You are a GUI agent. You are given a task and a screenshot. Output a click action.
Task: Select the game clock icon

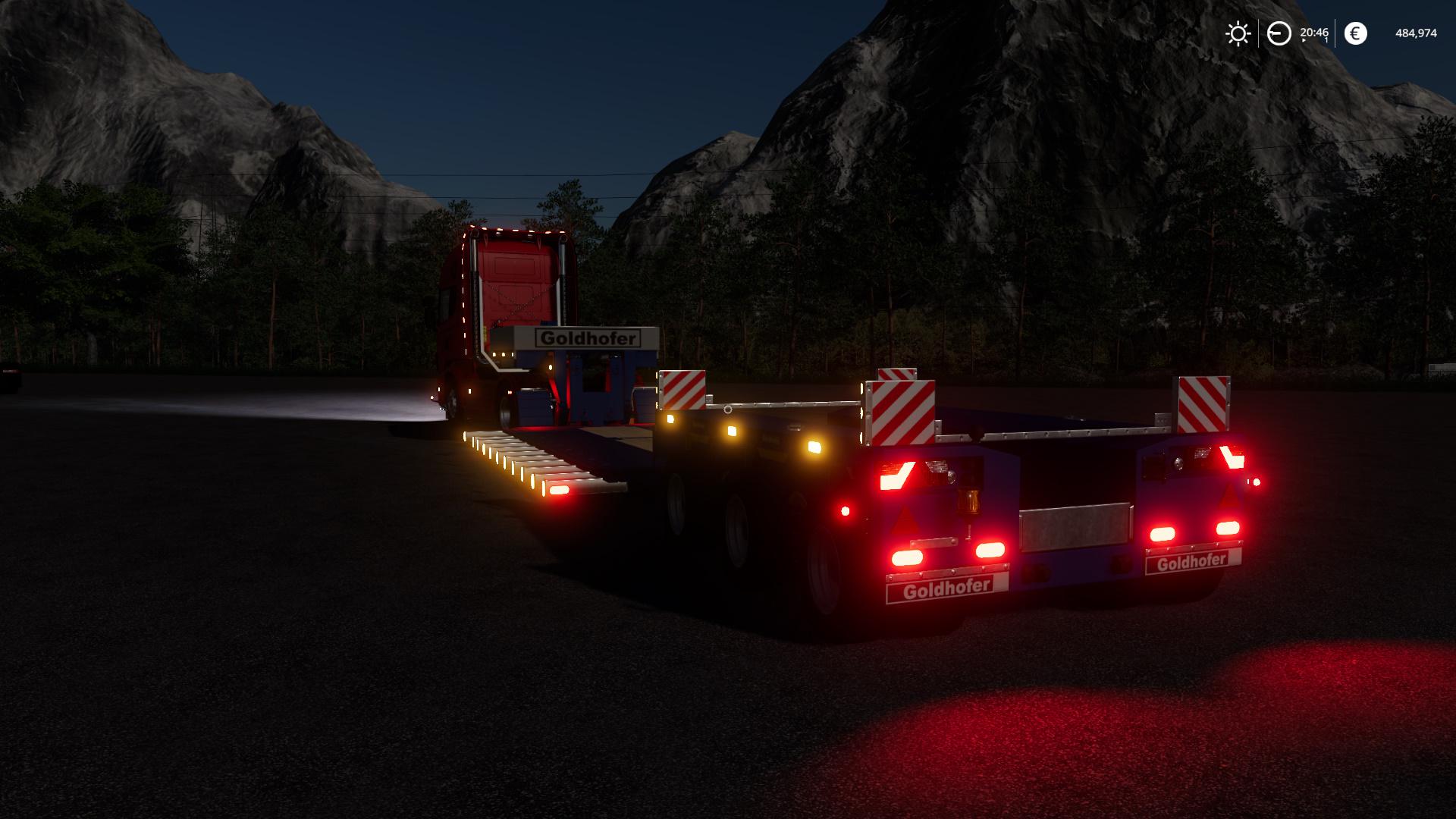1279,33
